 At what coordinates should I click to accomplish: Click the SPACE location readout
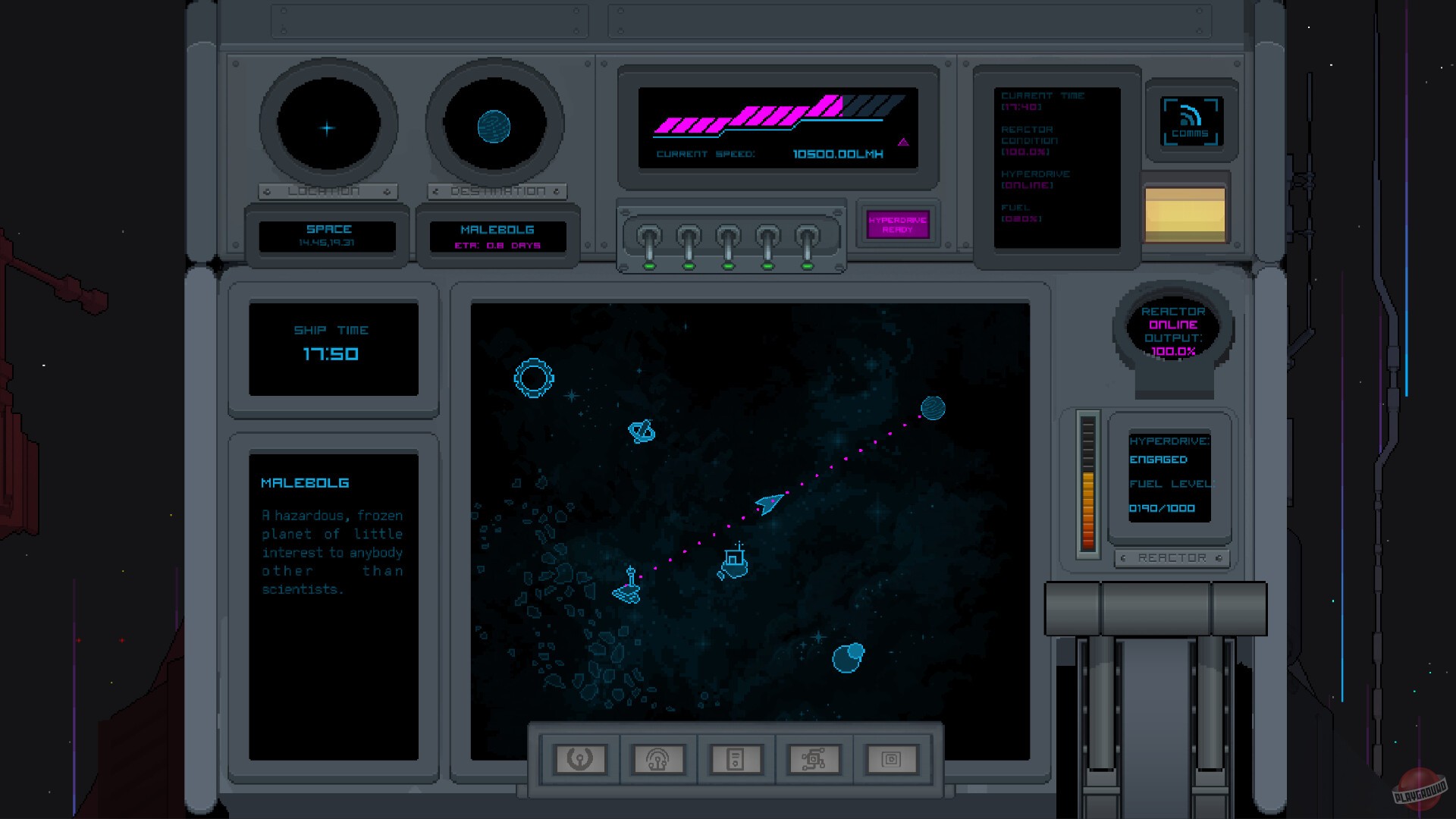pos(328,235)
